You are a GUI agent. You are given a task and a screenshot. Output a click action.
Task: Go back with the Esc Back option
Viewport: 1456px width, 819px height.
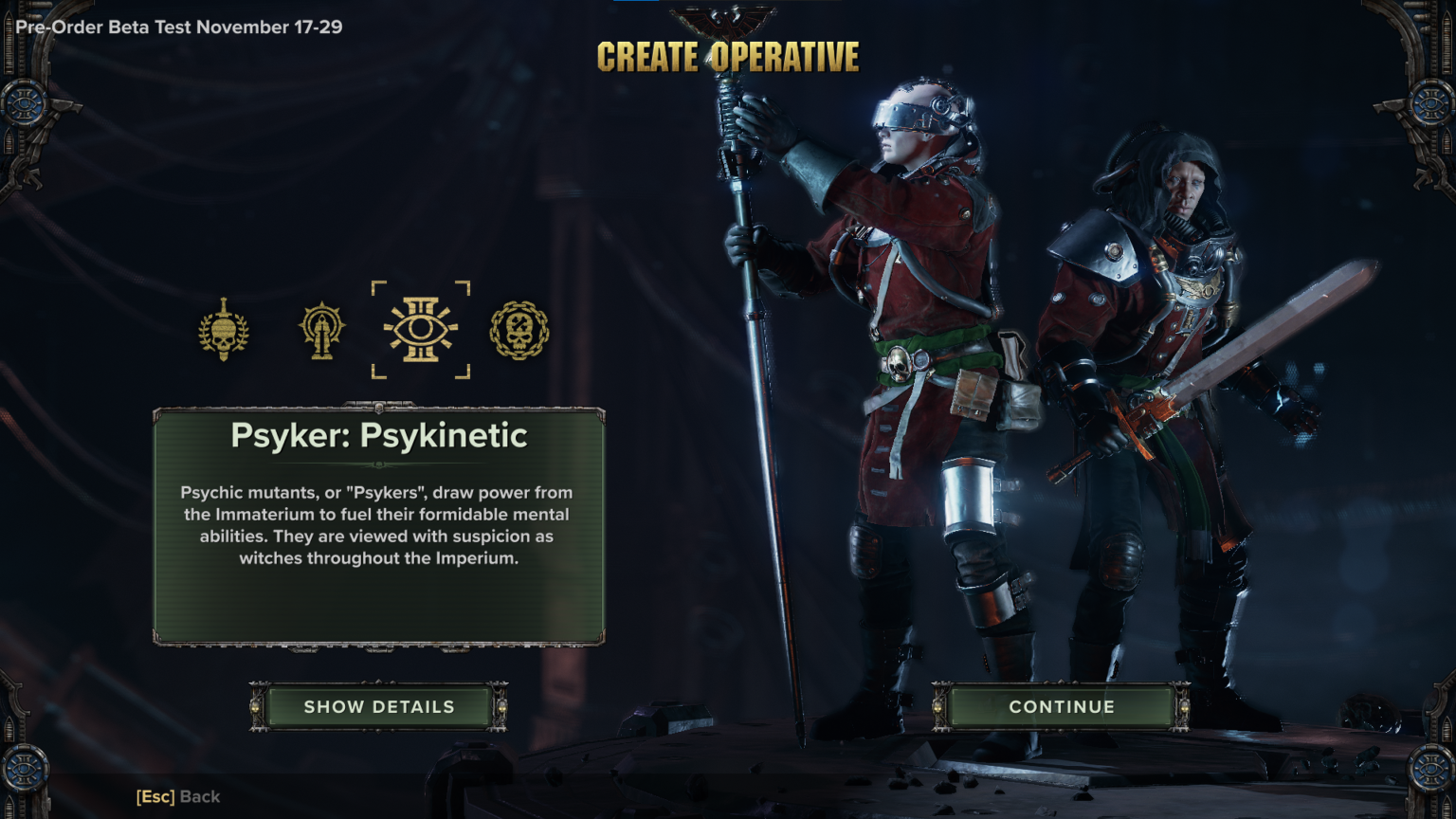pyautogui.click(x=178, y=797)
